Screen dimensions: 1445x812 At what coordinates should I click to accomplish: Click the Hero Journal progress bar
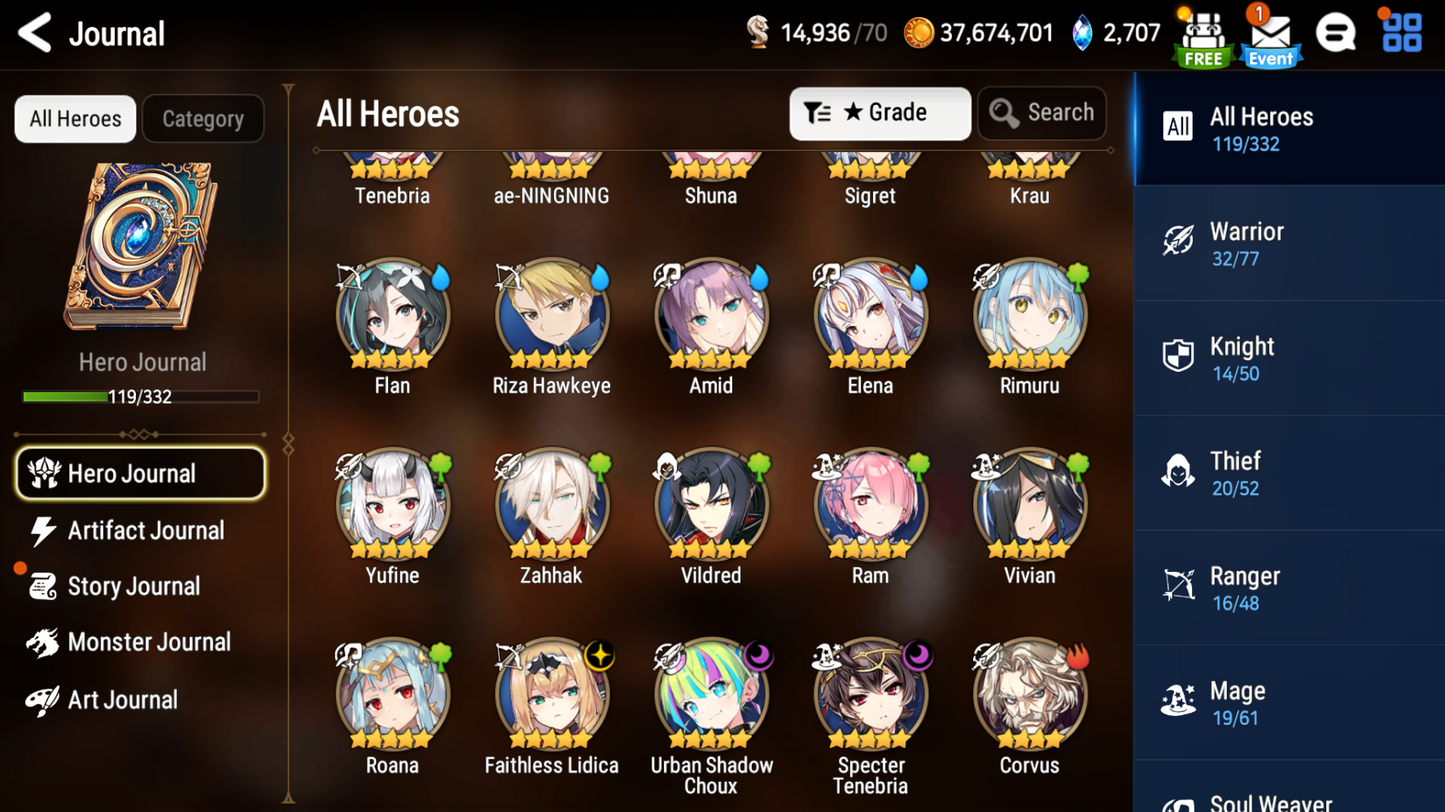click(x=141, y=398)
